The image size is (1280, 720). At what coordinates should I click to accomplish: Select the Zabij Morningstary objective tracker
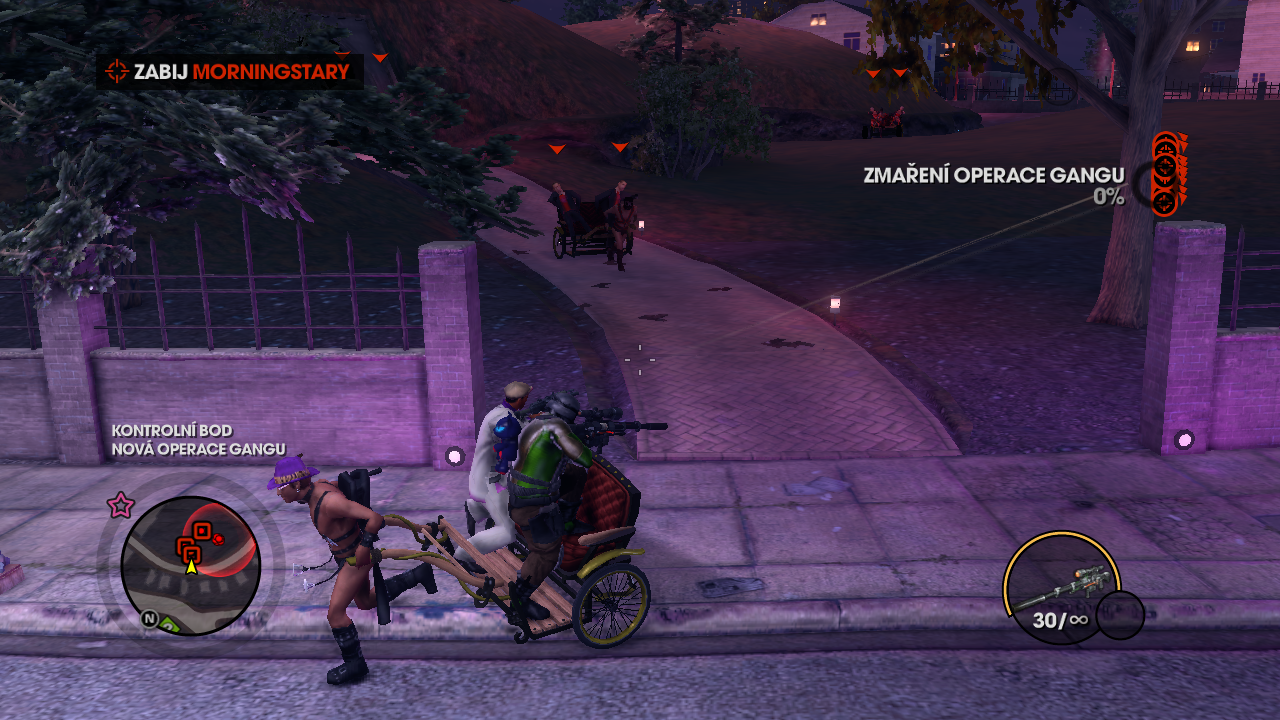tap(230, 72)
